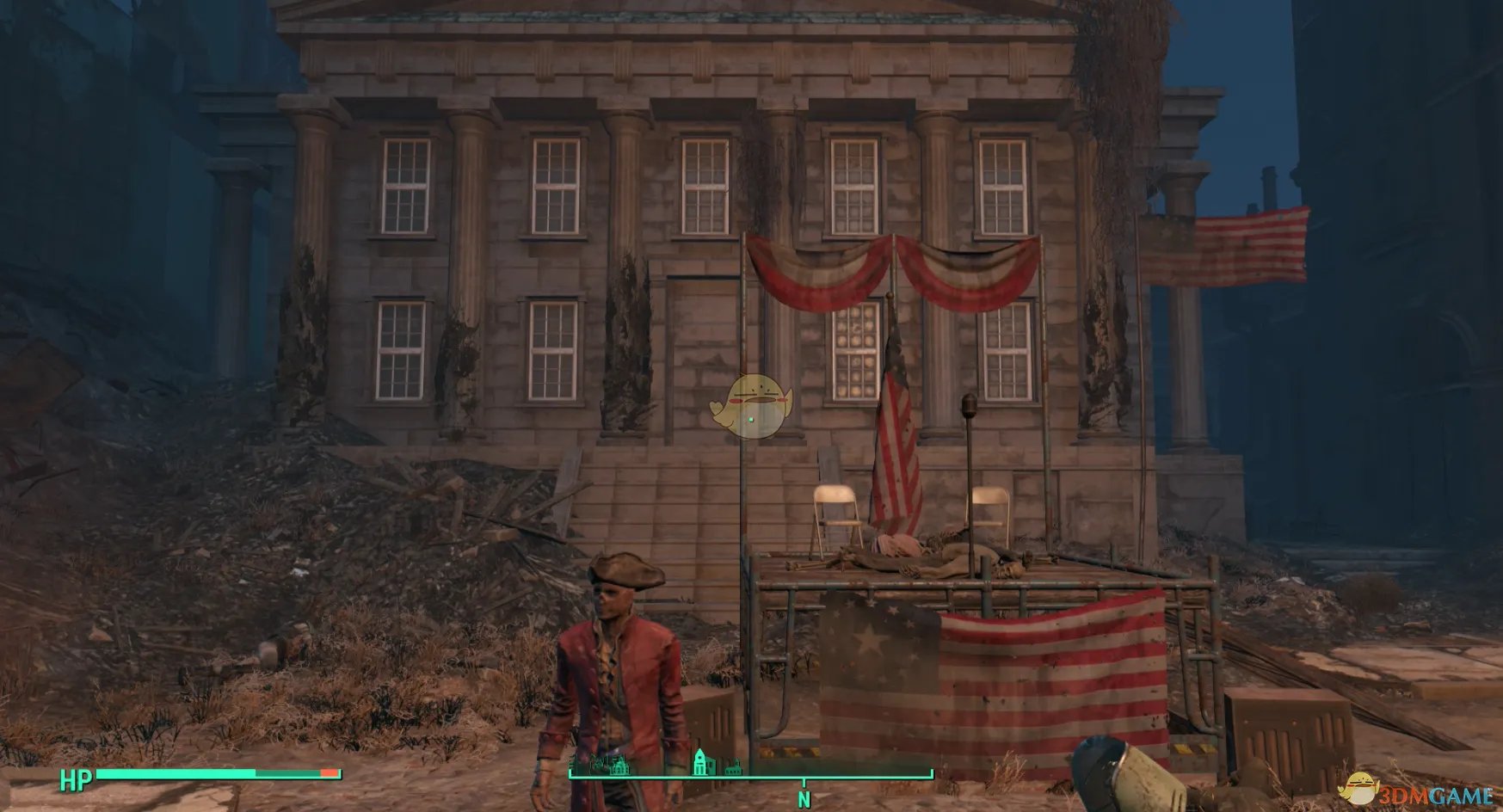Click the north N indicator on compass

(804, 799)
